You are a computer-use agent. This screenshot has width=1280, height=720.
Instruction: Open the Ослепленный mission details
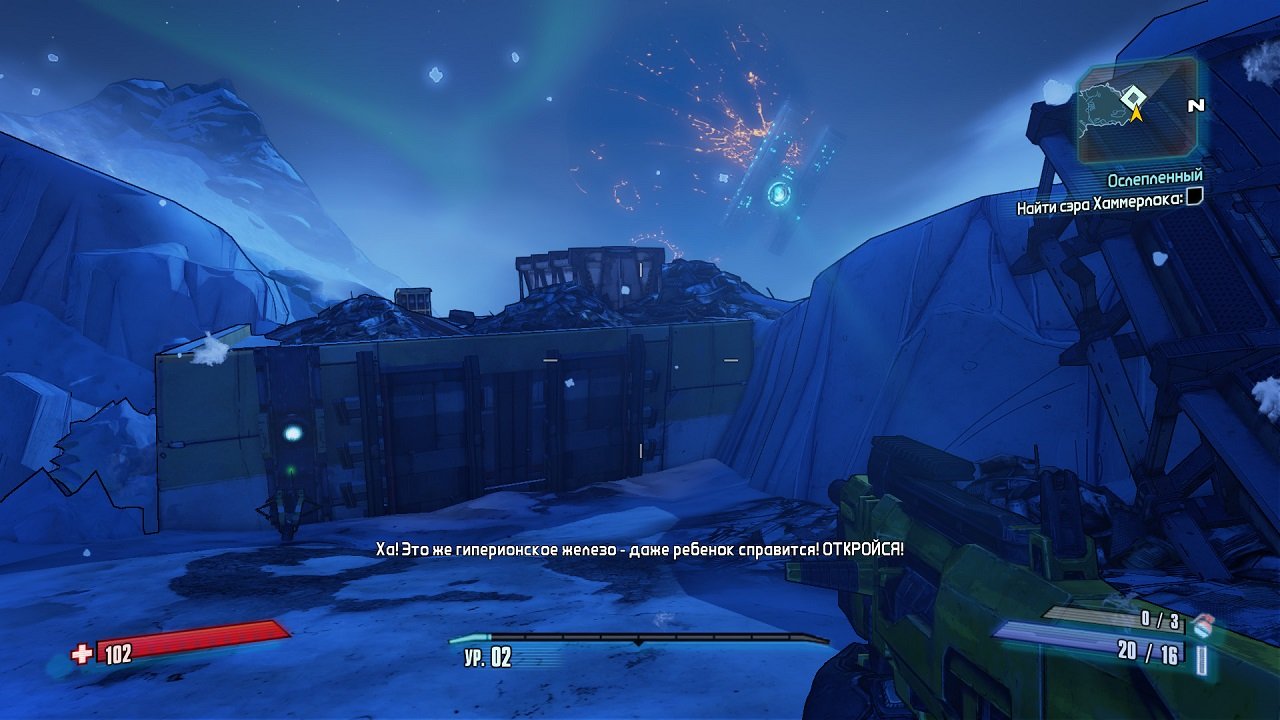(1155, 176)
